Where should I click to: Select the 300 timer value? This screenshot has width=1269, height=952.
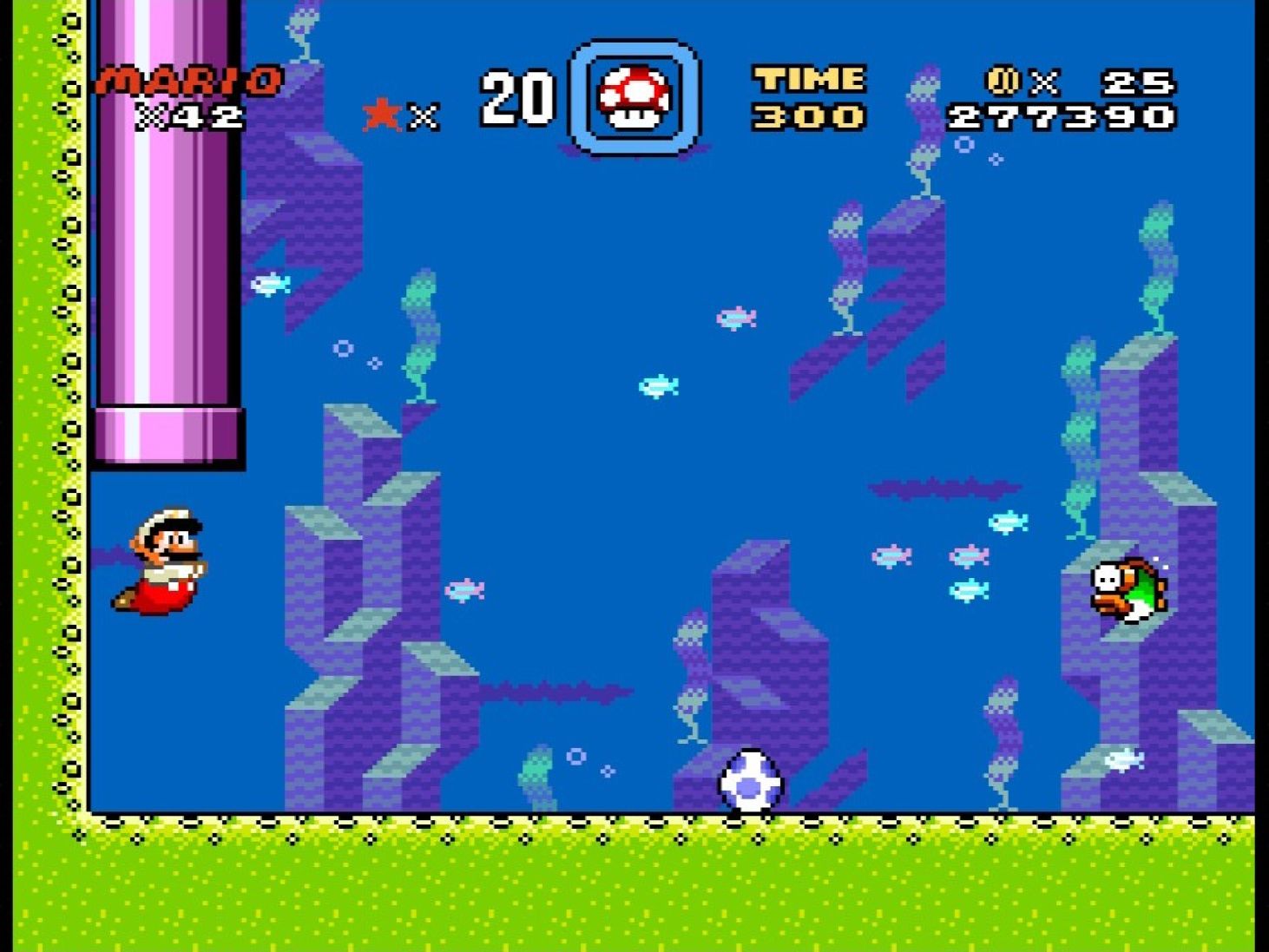808,115
